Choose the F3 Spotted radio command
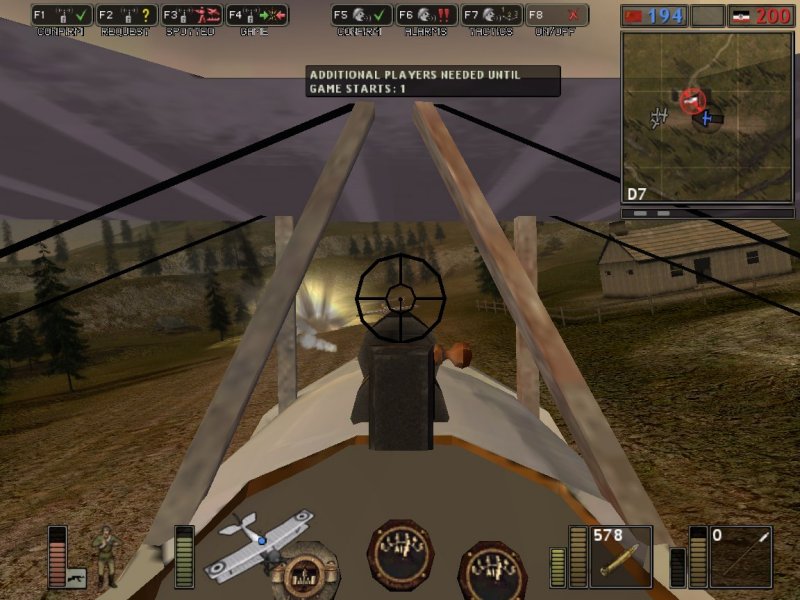 pyautogui.click(x=191, y=16)
